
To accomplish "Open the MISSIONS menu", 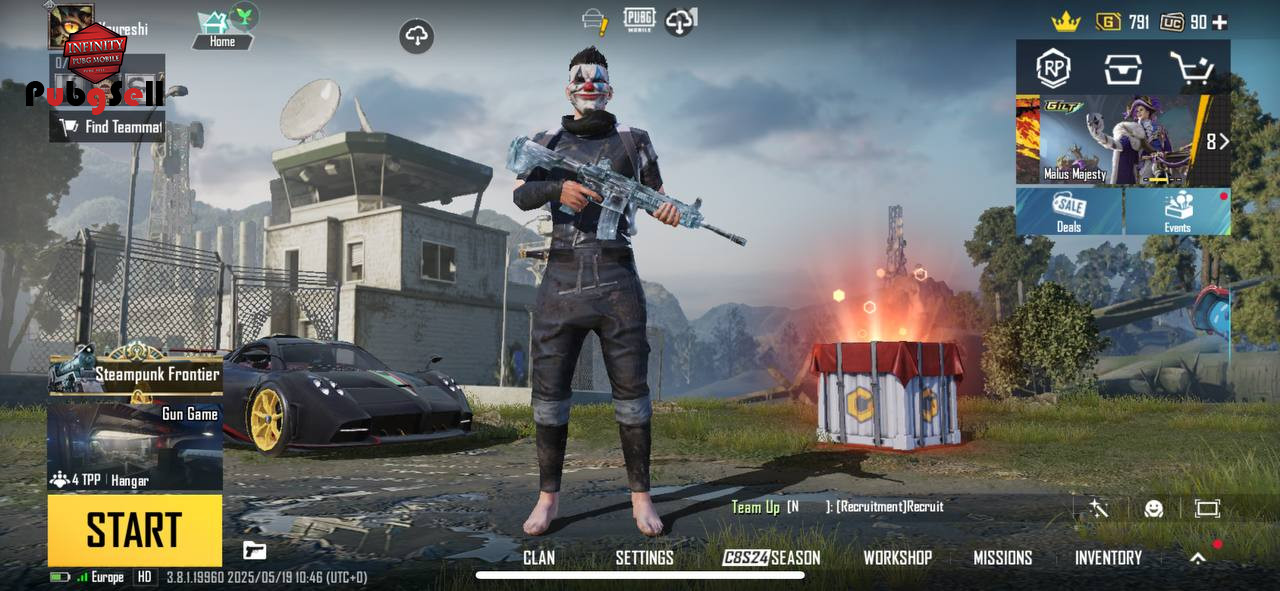I will pyautogui.click(x=1002, y=558).
